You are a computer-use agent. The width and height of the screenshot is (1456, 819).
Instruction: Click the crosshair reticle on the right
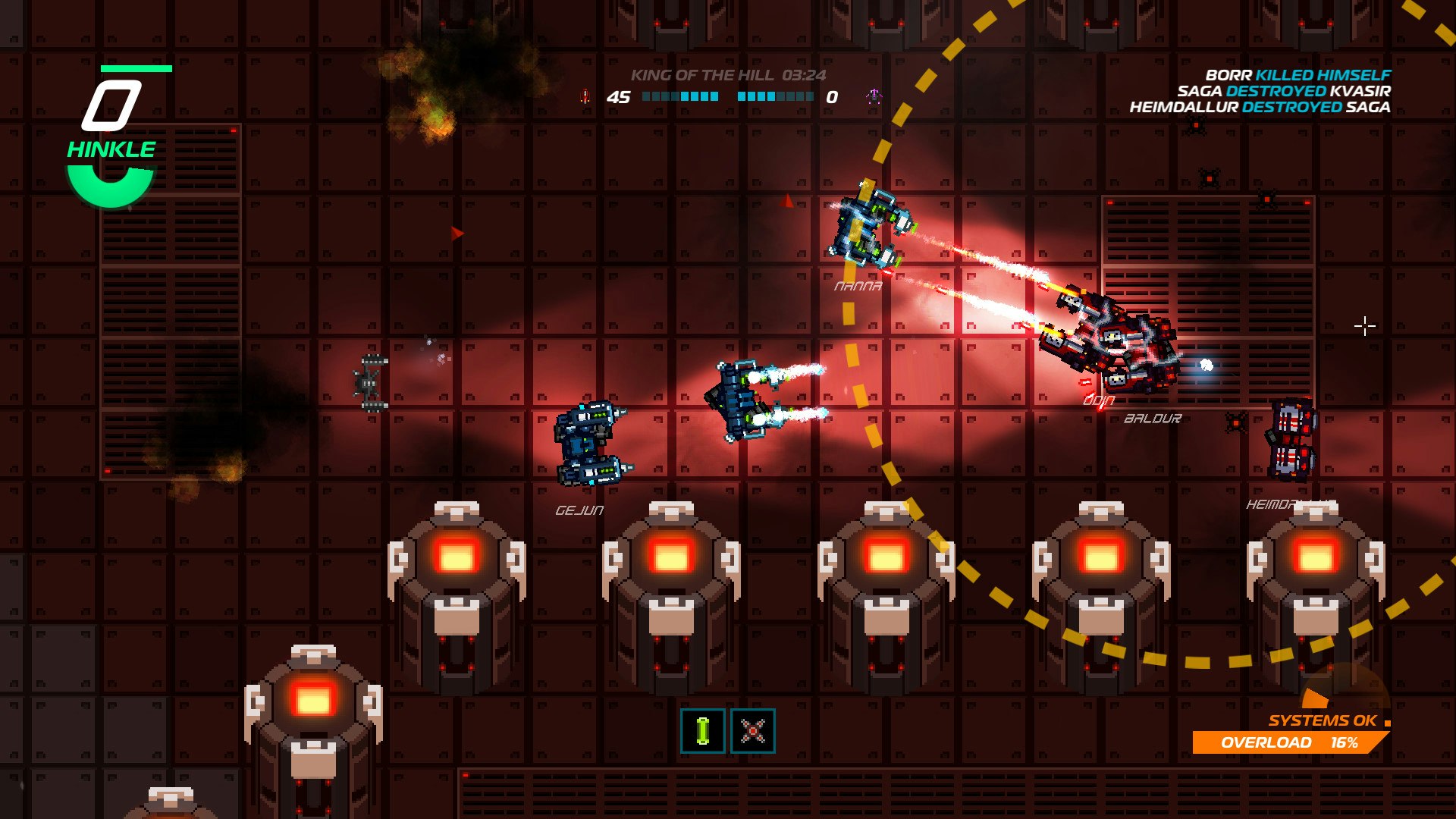(1365, 325)
